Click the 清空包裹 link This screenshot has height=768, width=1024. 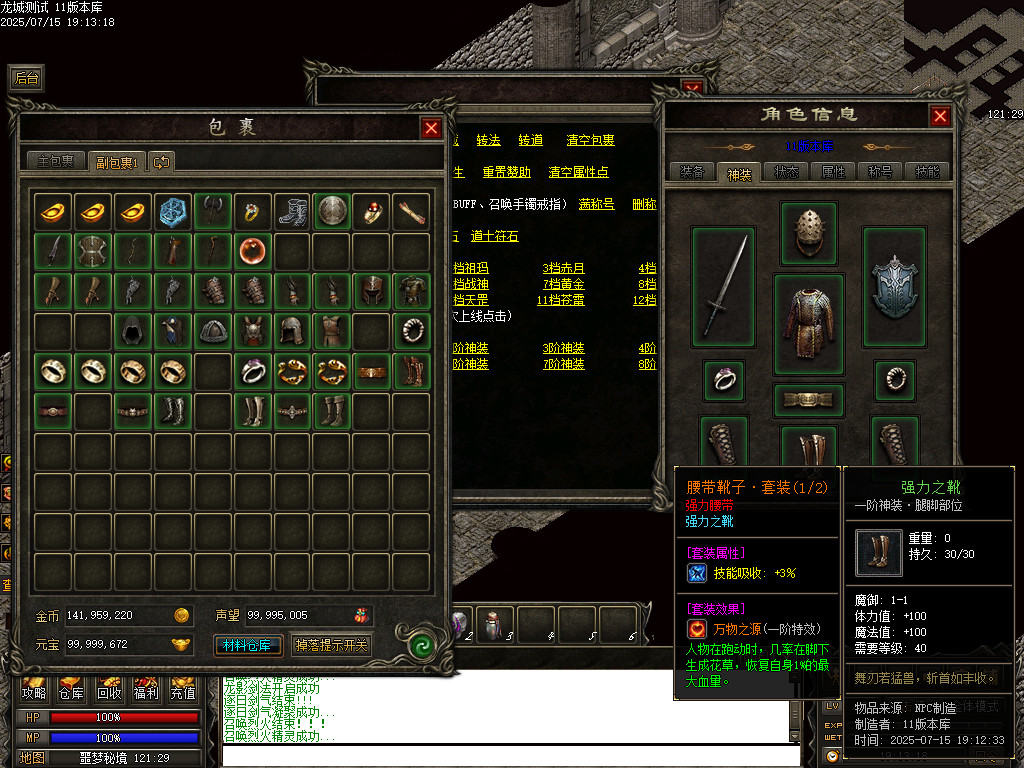(590, 141)
